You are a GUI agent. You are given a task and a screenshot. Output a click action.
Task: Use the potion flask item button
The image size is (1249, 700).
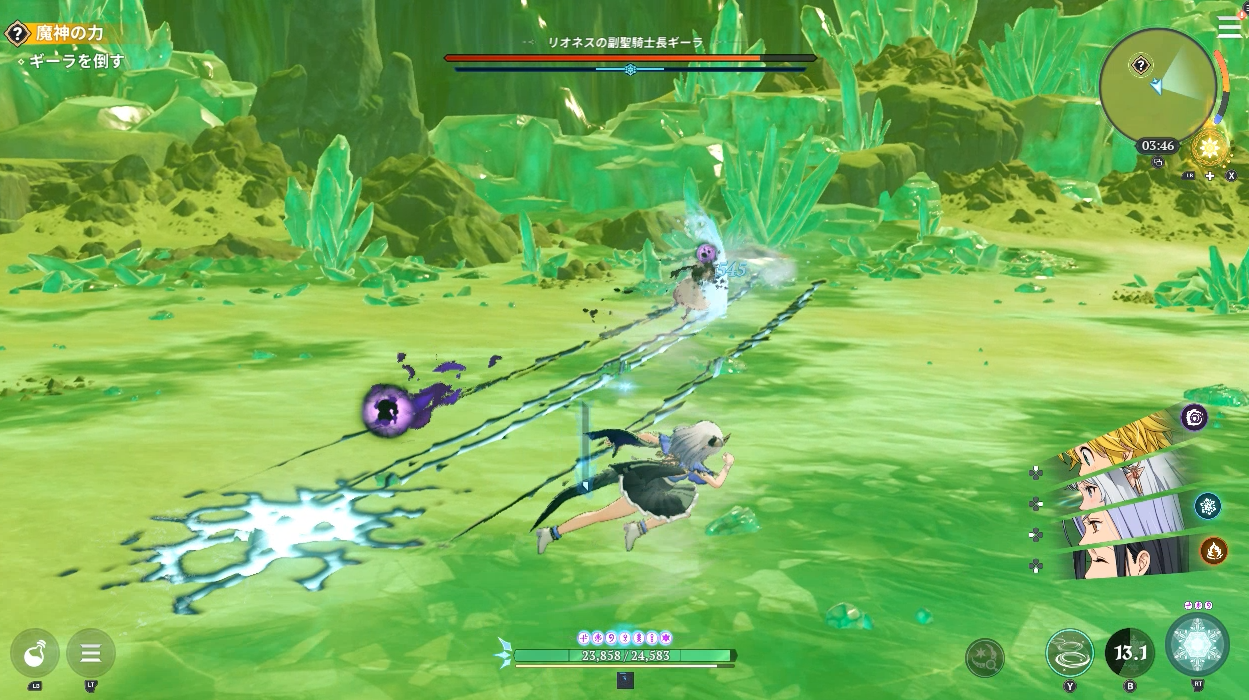click(x=35, y=654)
